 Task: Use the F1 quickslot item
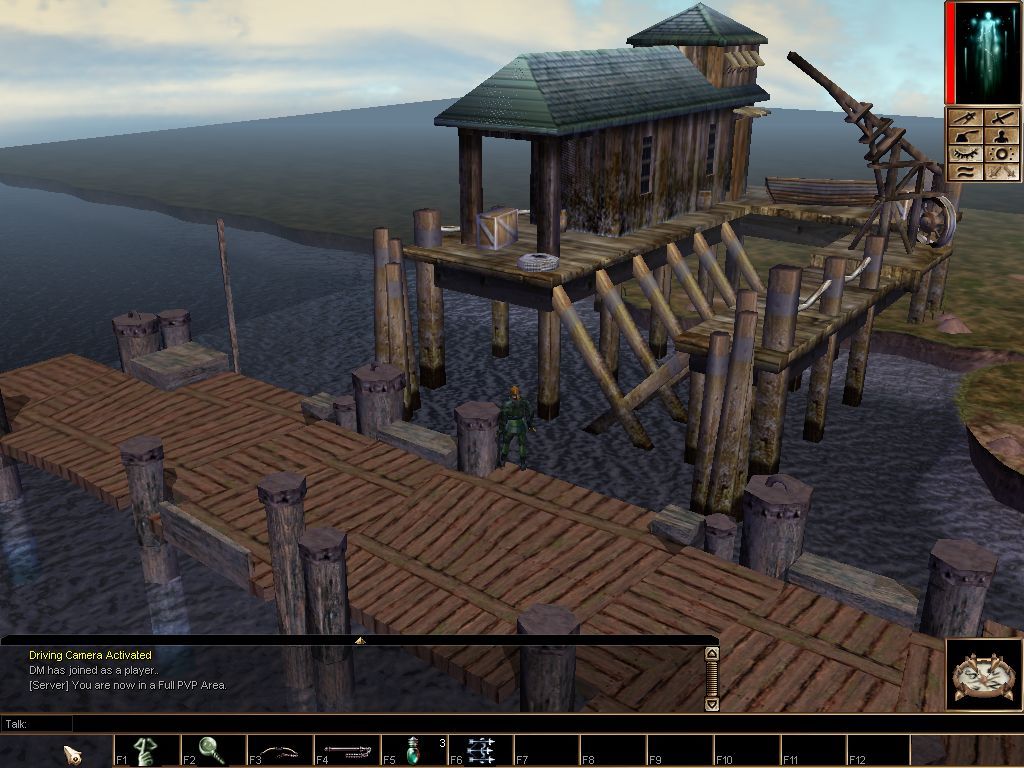click(x=146, y=750)
